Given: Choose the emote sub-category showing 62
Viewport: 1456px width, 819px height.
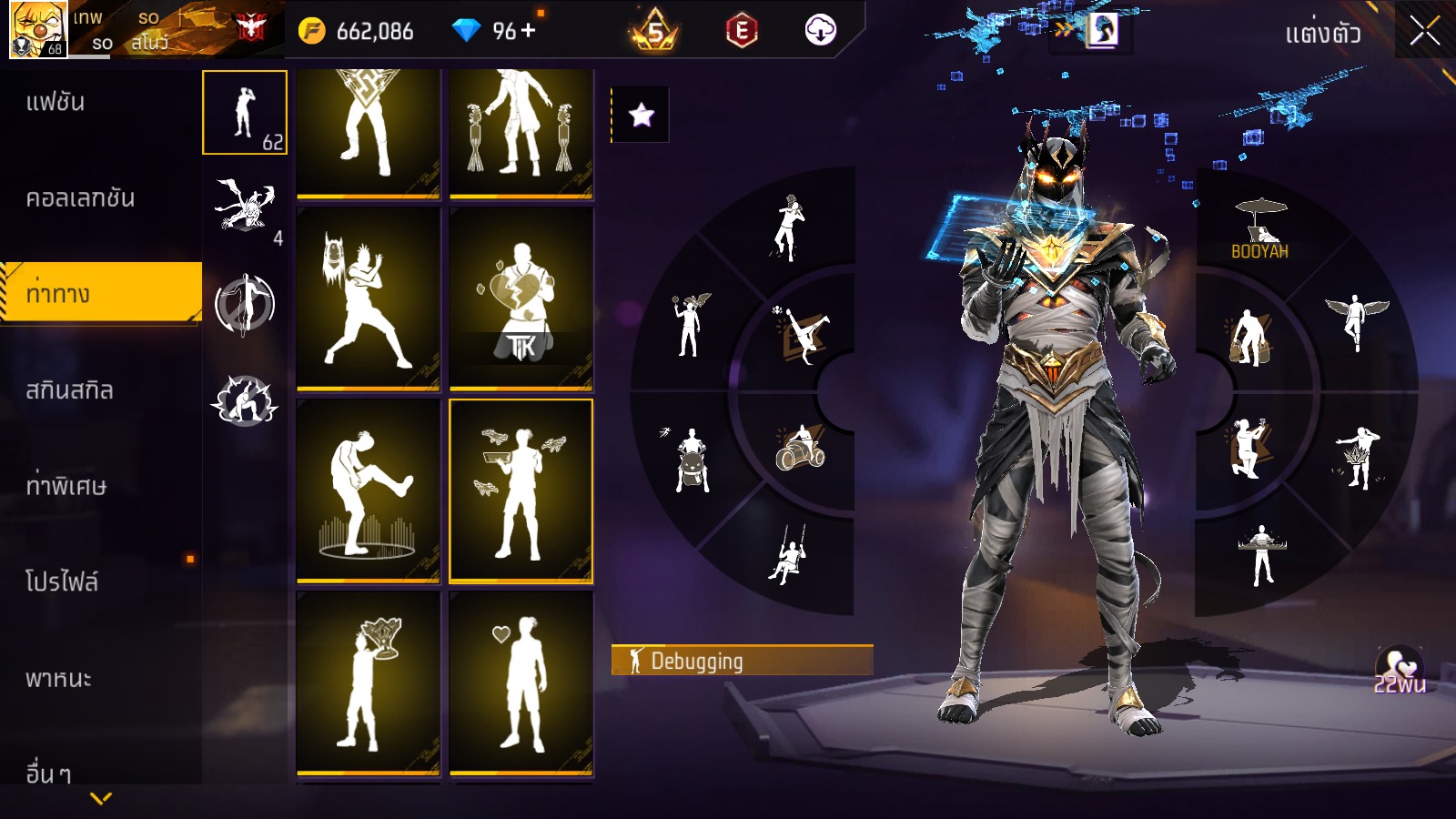Looking at the screenshot, I should point(245,113).
